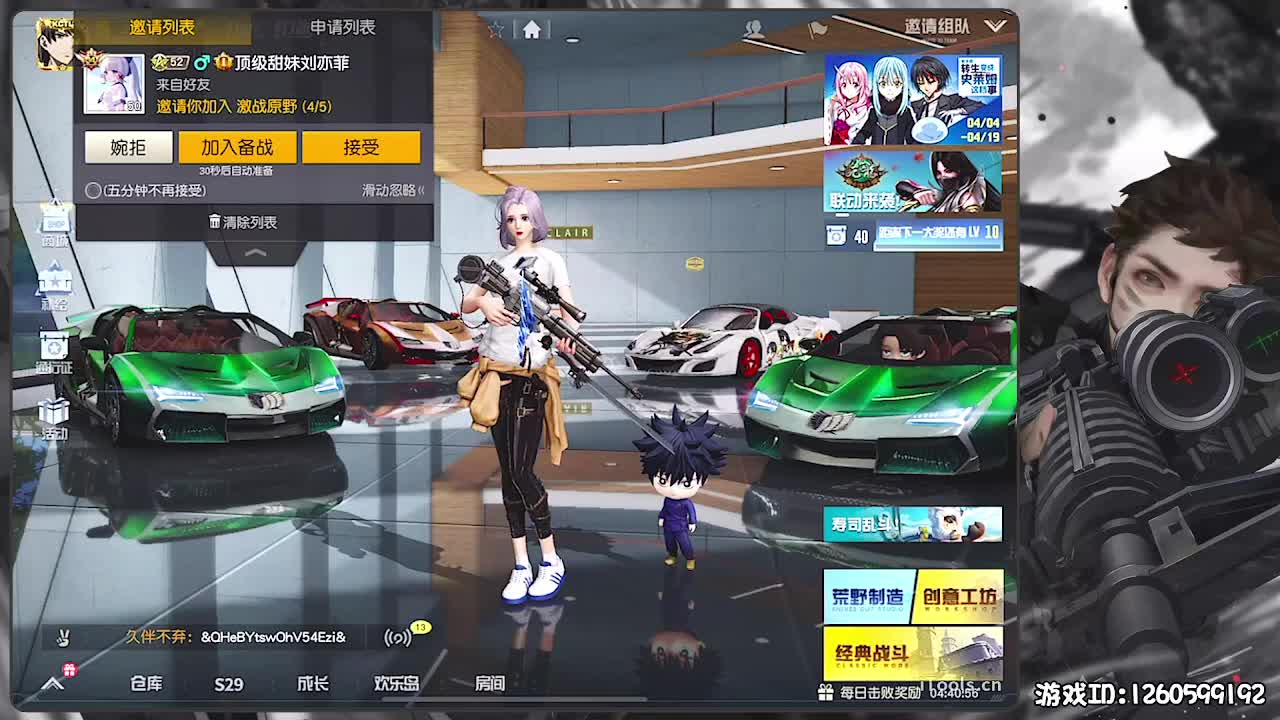The width and height of the screenshot is (1280, 720).
Task: Open the 通行证 battle pass icon
Action: coord(55,345)
